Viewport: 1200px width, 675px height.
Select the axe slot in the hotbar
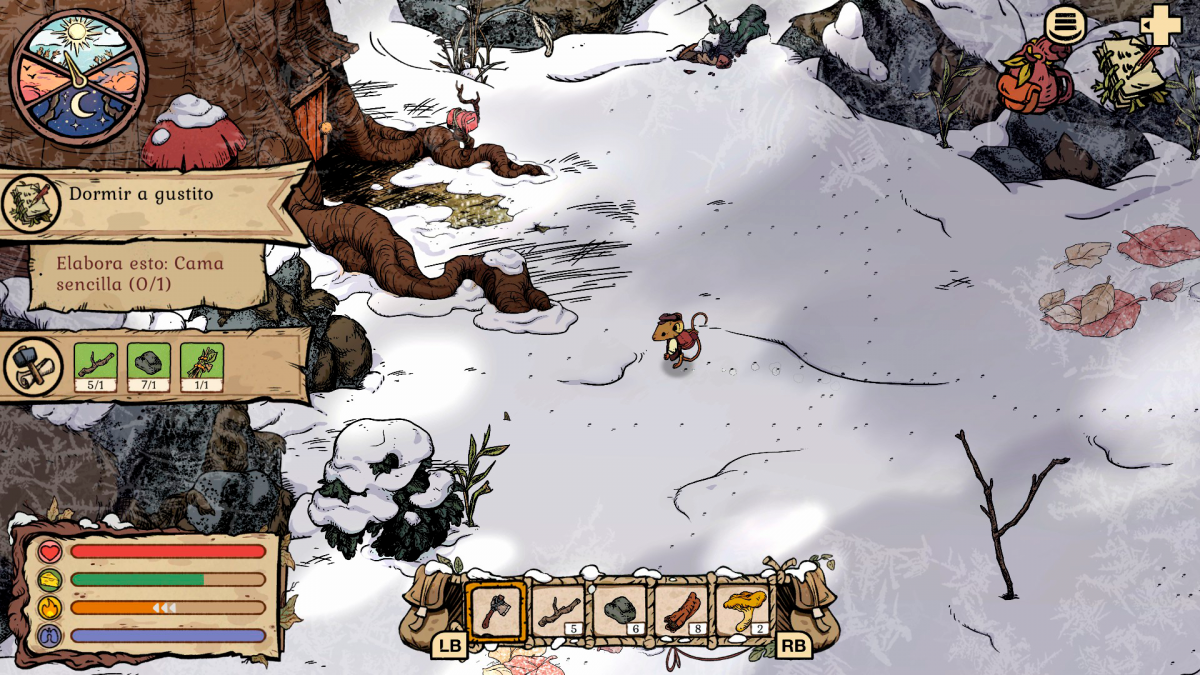496,610
